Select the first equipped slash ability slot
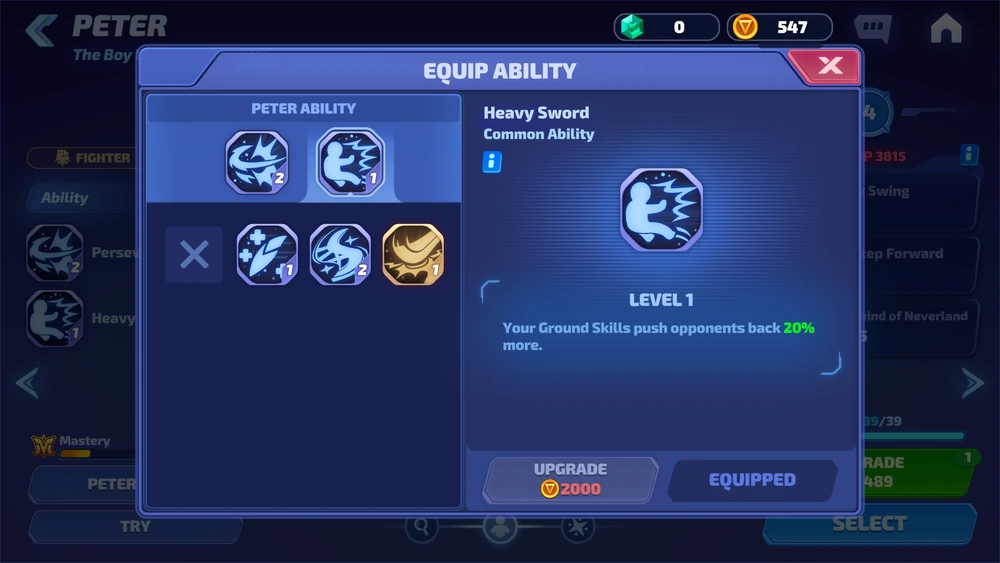Screen dimensions: 1000x563 click(257, 161)
